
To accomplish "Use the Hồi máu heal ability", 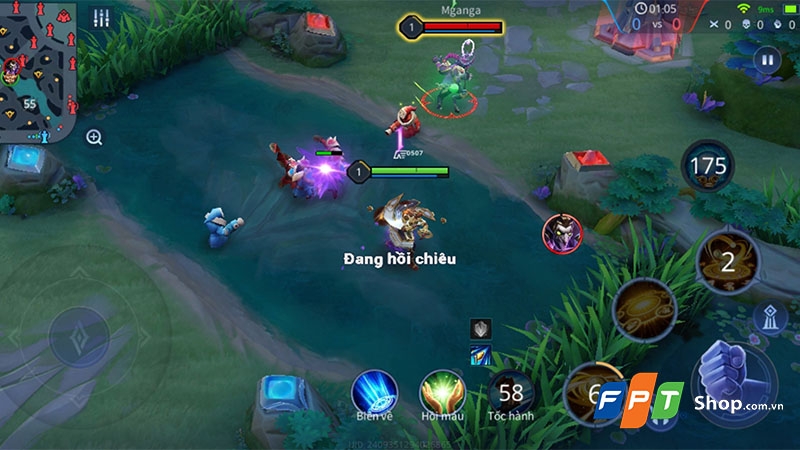I will pos(442,392).
